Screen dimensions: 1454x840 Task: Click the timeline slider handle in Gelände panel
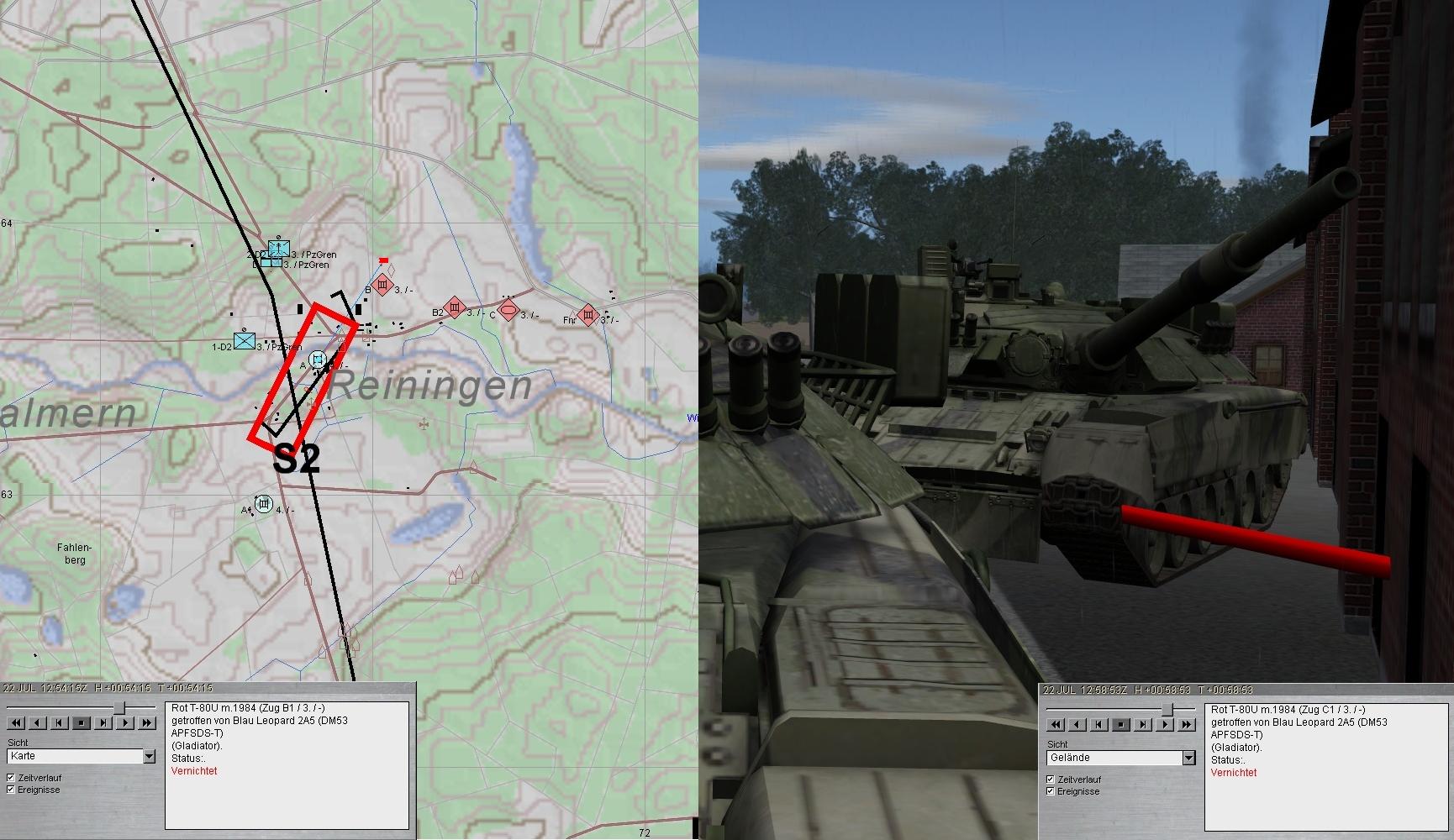[x=1167, y=710]
